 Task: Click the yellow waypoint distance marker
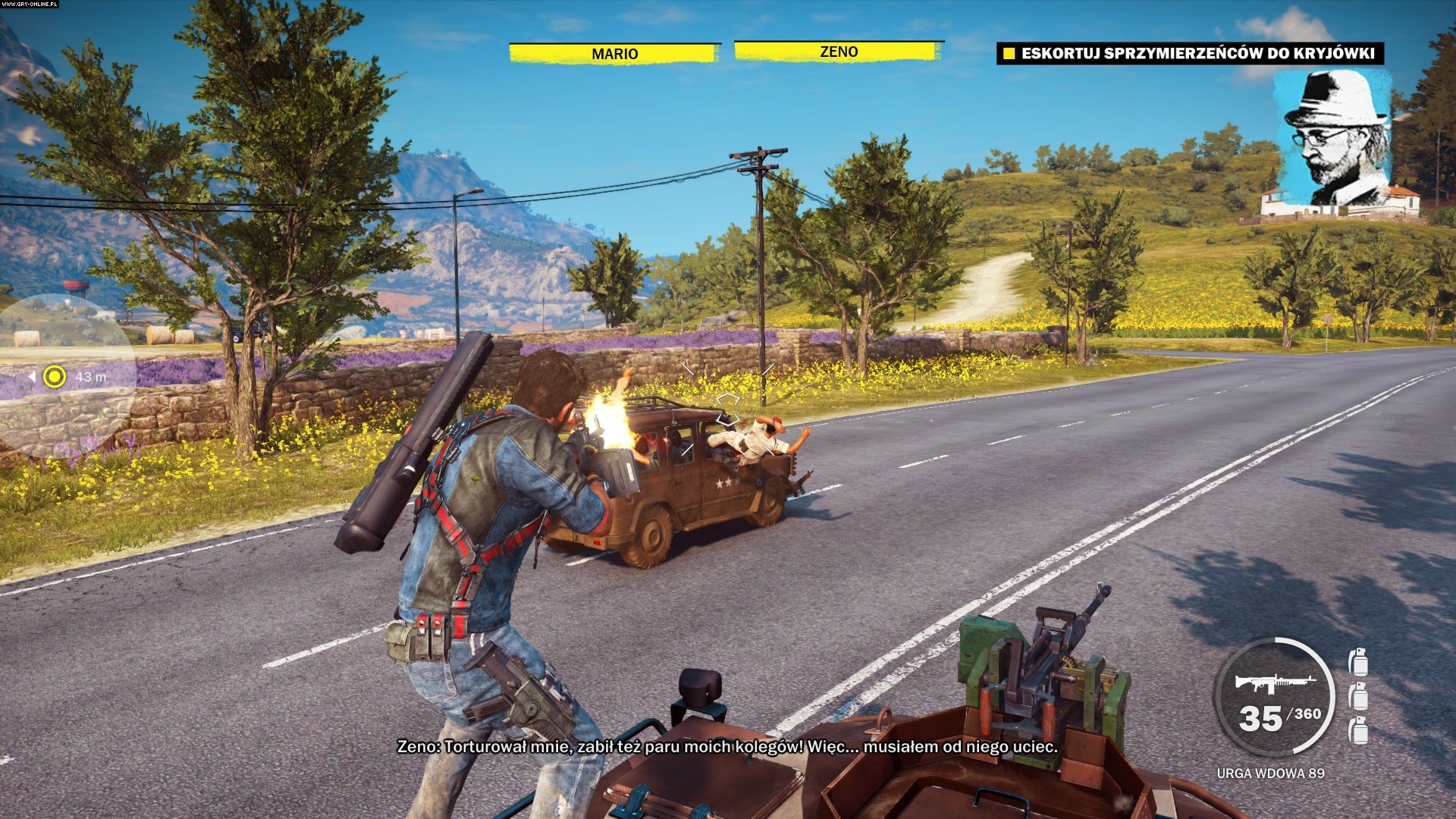pos(55,376)
